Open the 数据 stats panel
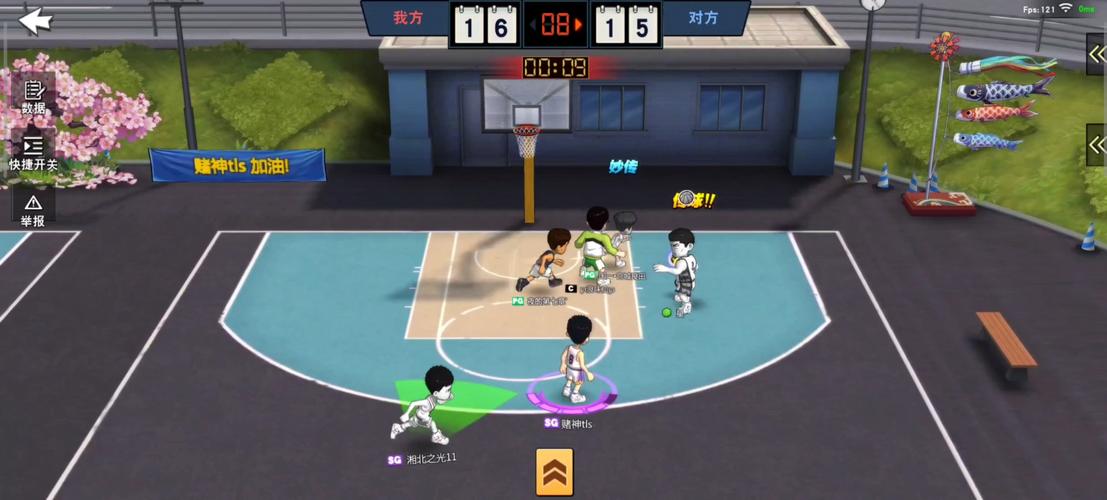This screenshot has height=500, width=1107. coord(33,96)
